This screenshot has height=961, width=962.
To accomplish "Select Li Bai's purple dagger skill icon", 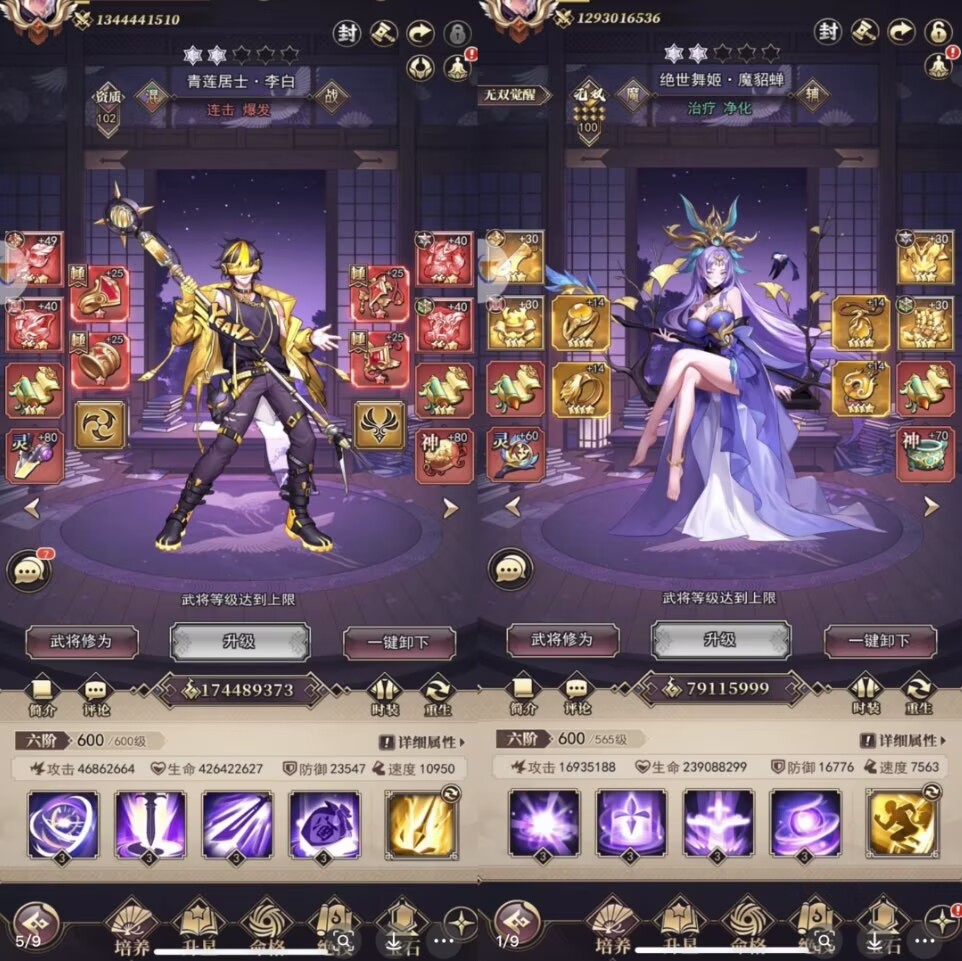I will pos(150,824).
